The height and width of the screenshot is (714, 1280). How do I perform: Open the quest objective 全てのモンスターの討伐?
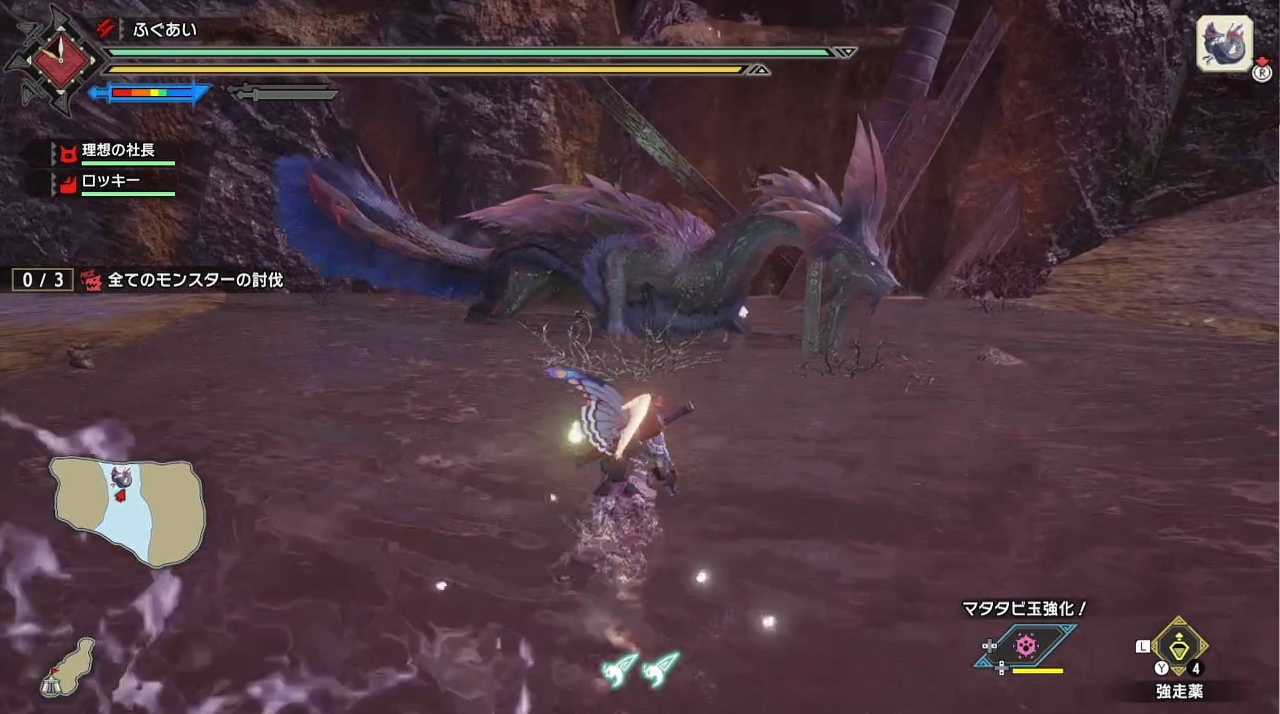195,280
